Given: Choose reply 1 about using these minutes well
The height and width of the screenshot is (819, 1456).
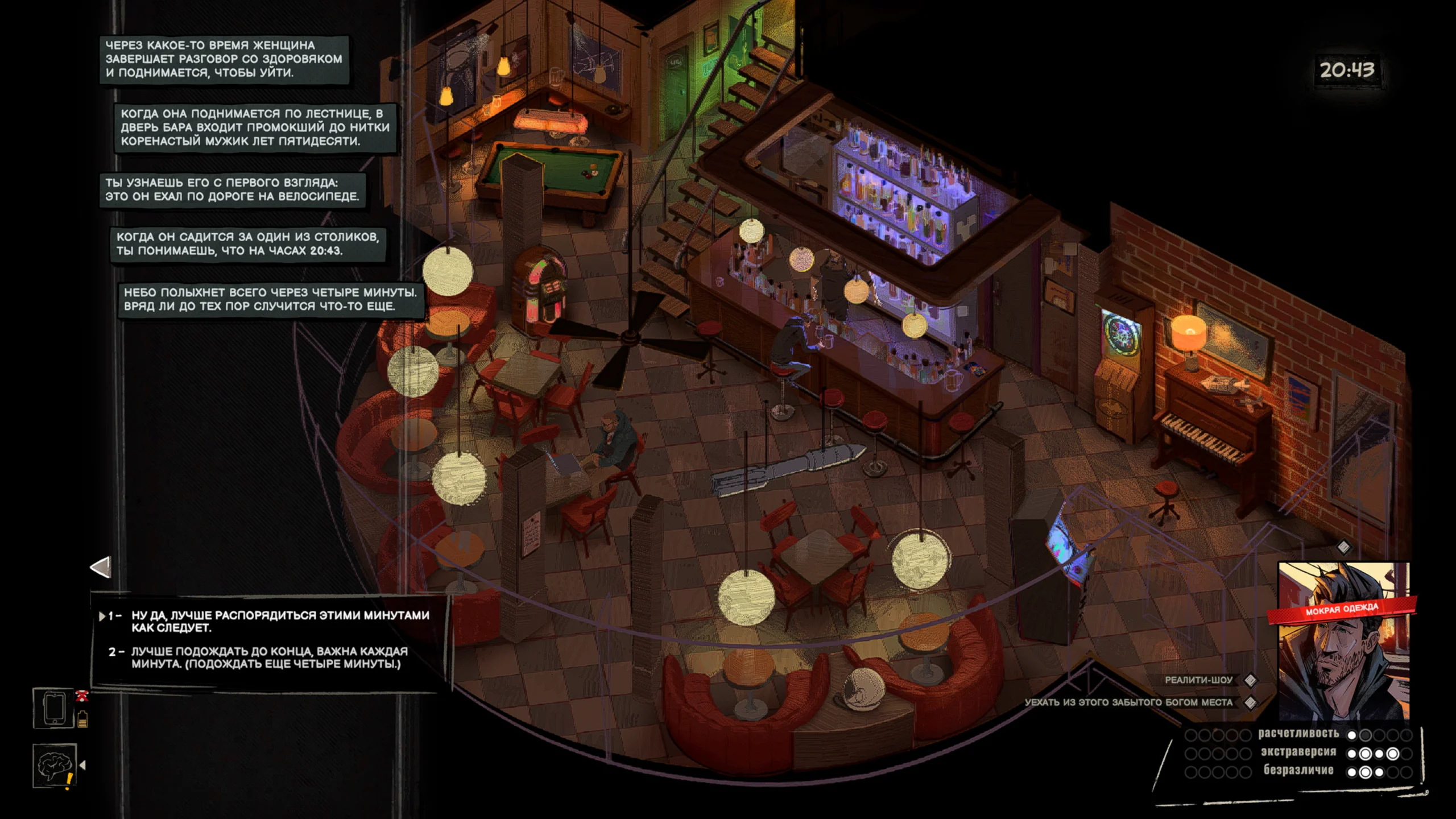Looking at the screenshot, I should 280,621.
